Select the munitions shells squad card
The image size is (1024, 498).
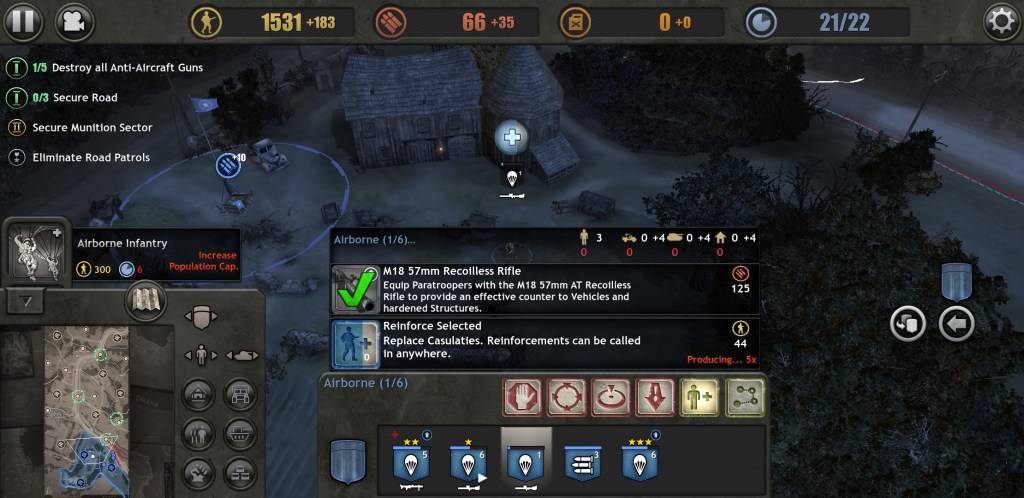click(x=583, y=465)
